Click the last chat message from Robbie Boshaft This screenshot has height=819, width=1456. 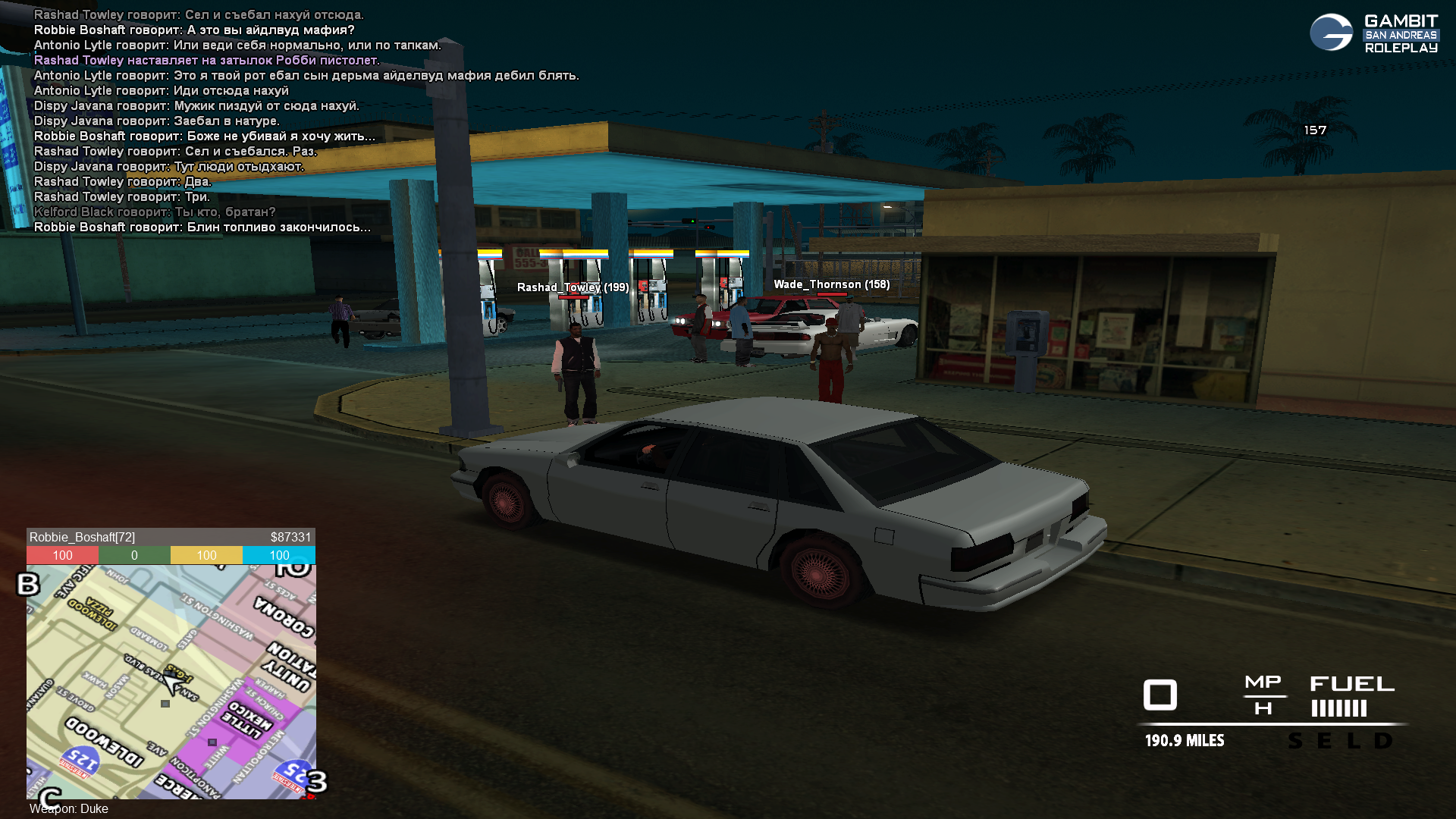[x=202, y=227]
